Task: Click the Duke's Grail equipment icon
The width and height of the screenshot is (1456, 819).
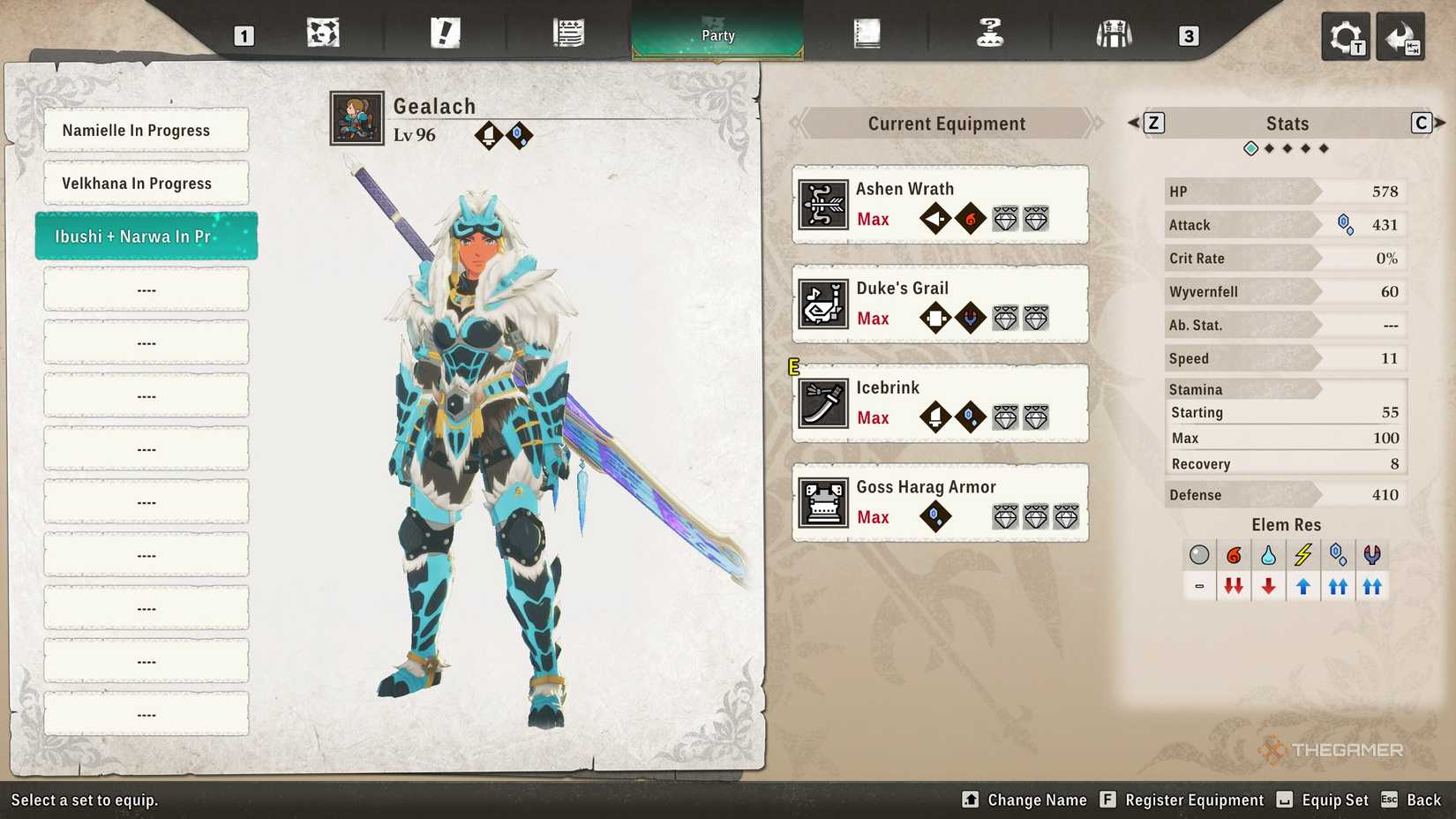Action: pyautogui.click(x=822, y=303)
